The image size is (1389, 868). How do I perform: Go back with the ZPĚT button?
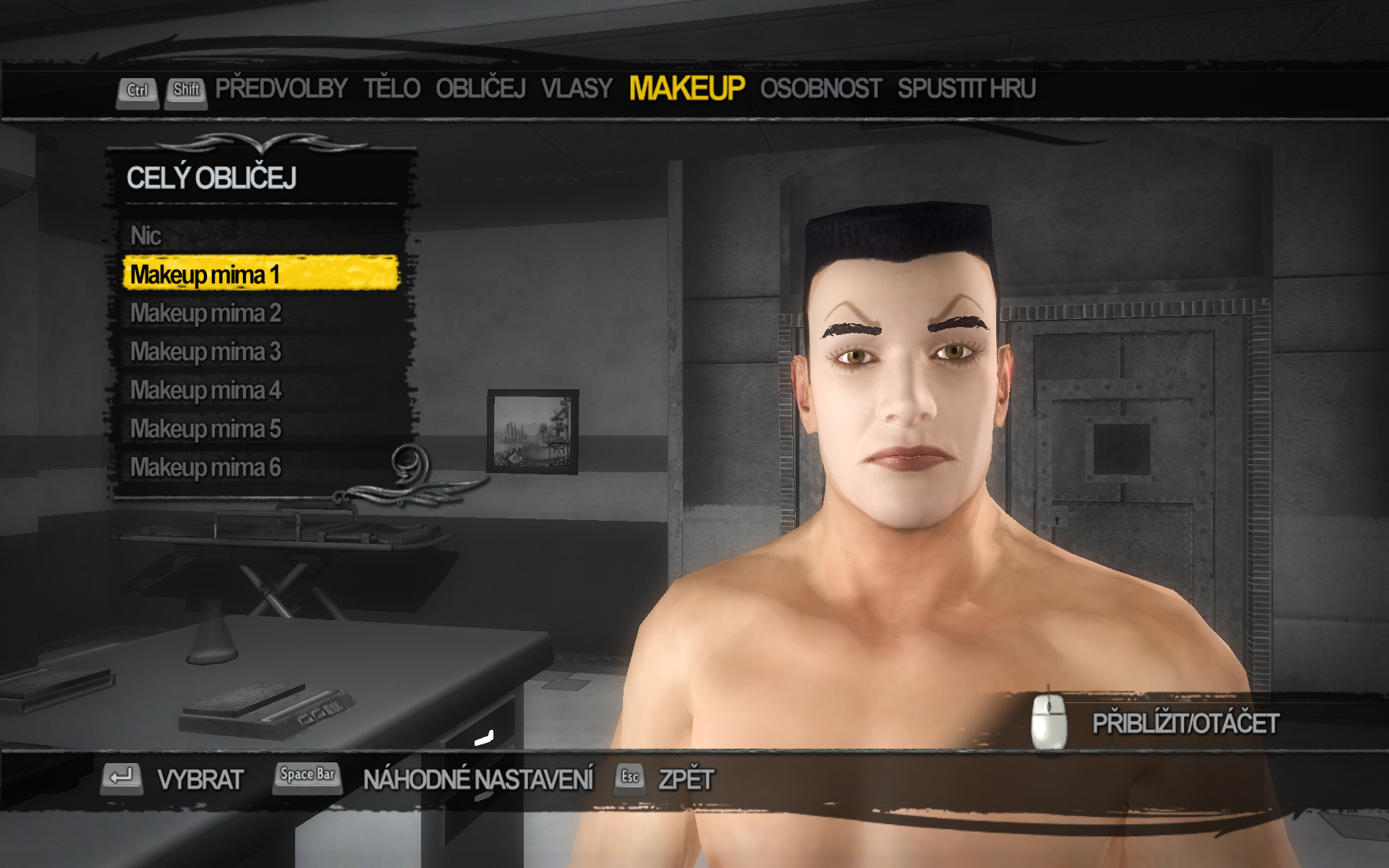pyautogui.click(x=685, y=780)
